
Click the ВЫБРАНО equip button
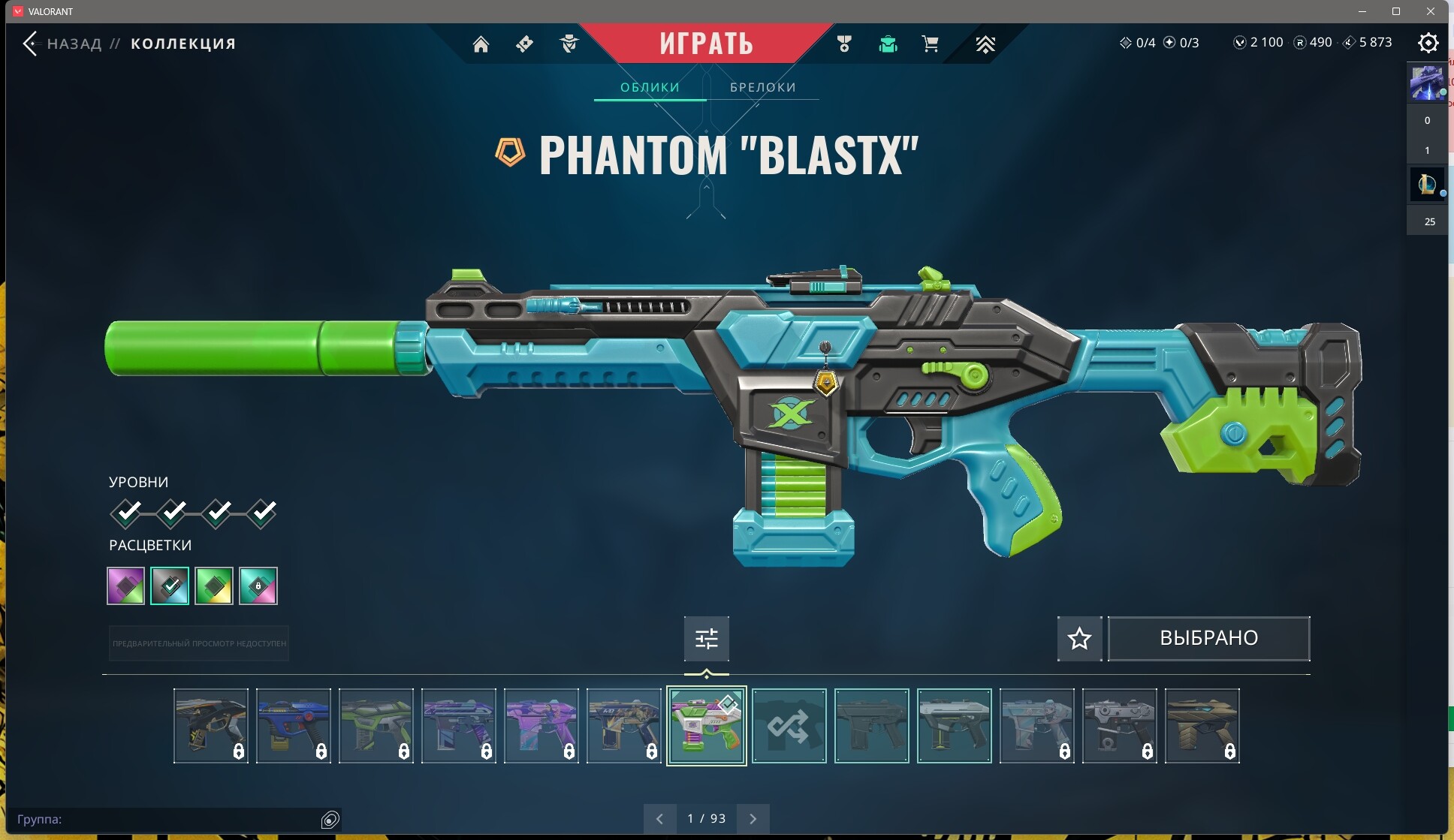click(1208, 639)
